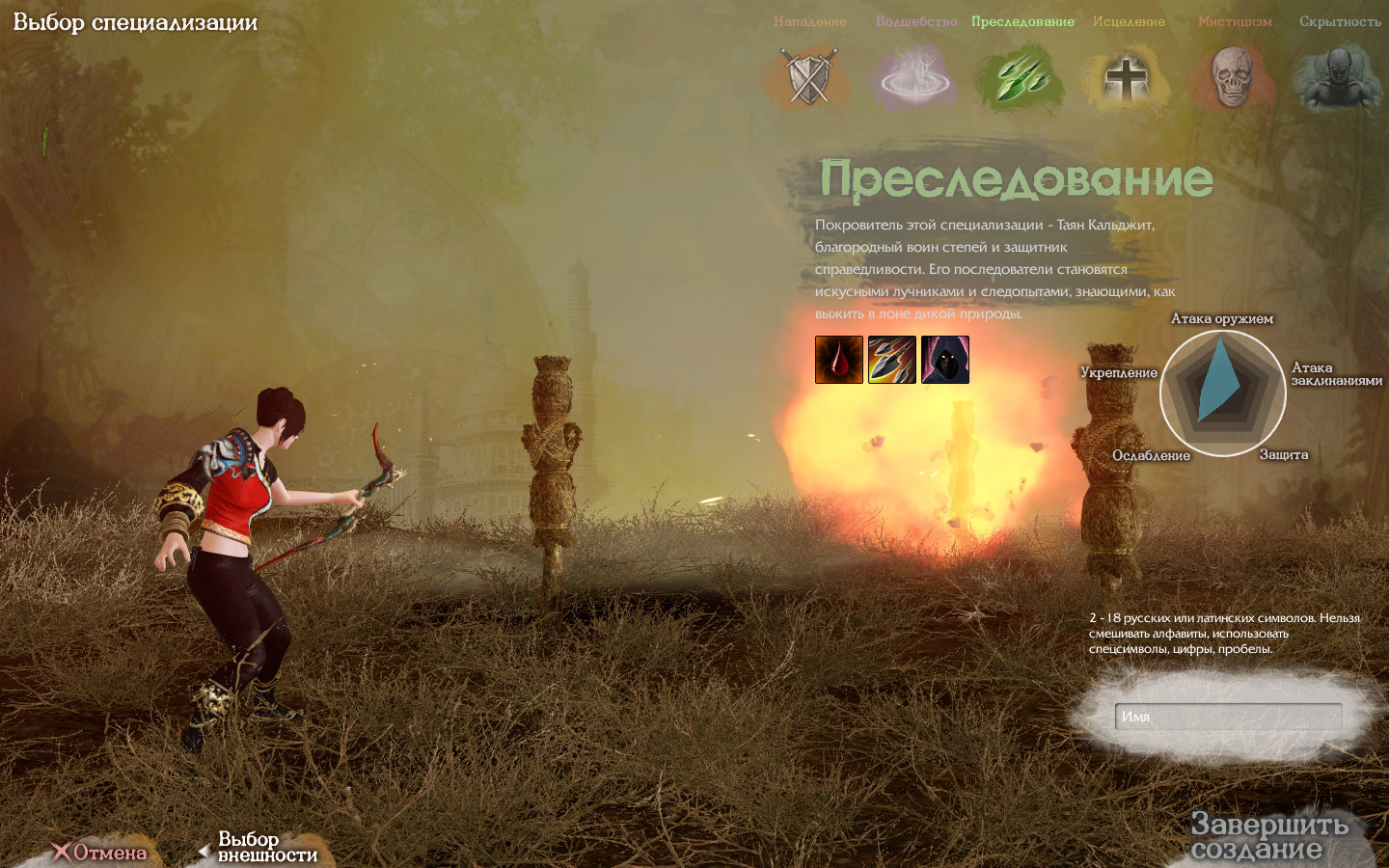Cancel character creation with Отмена
Image resolution: width=1389 pixels, height=868 pixels.
100,852
